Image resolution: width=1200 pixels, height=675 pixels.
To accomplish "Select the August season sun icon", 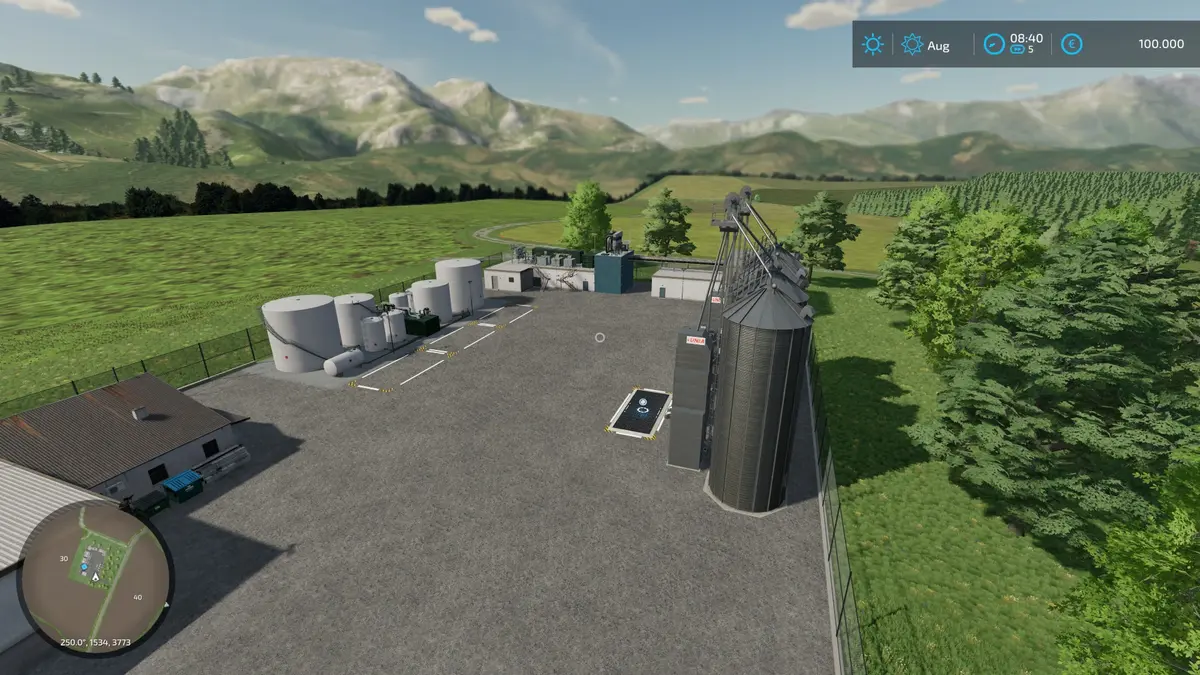I will (912, 44).
